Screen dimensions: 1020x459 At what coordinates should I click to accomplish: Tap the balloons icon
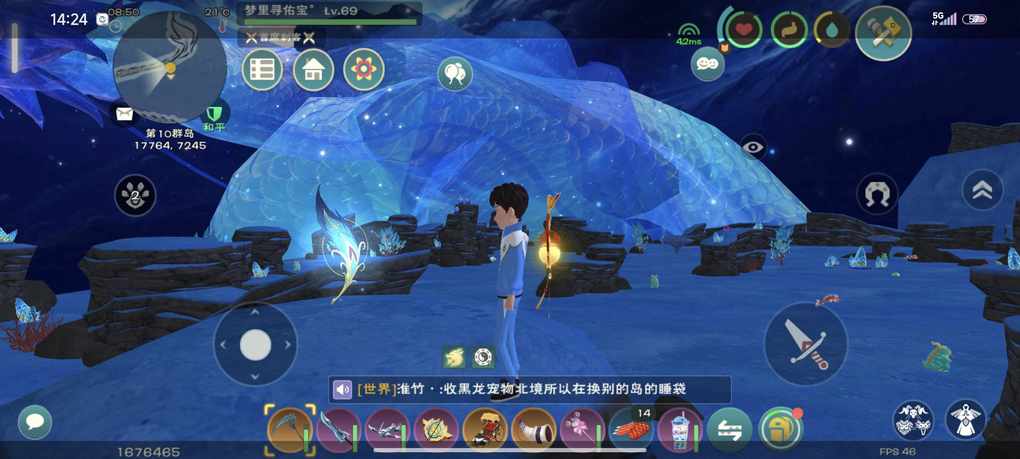455,72
